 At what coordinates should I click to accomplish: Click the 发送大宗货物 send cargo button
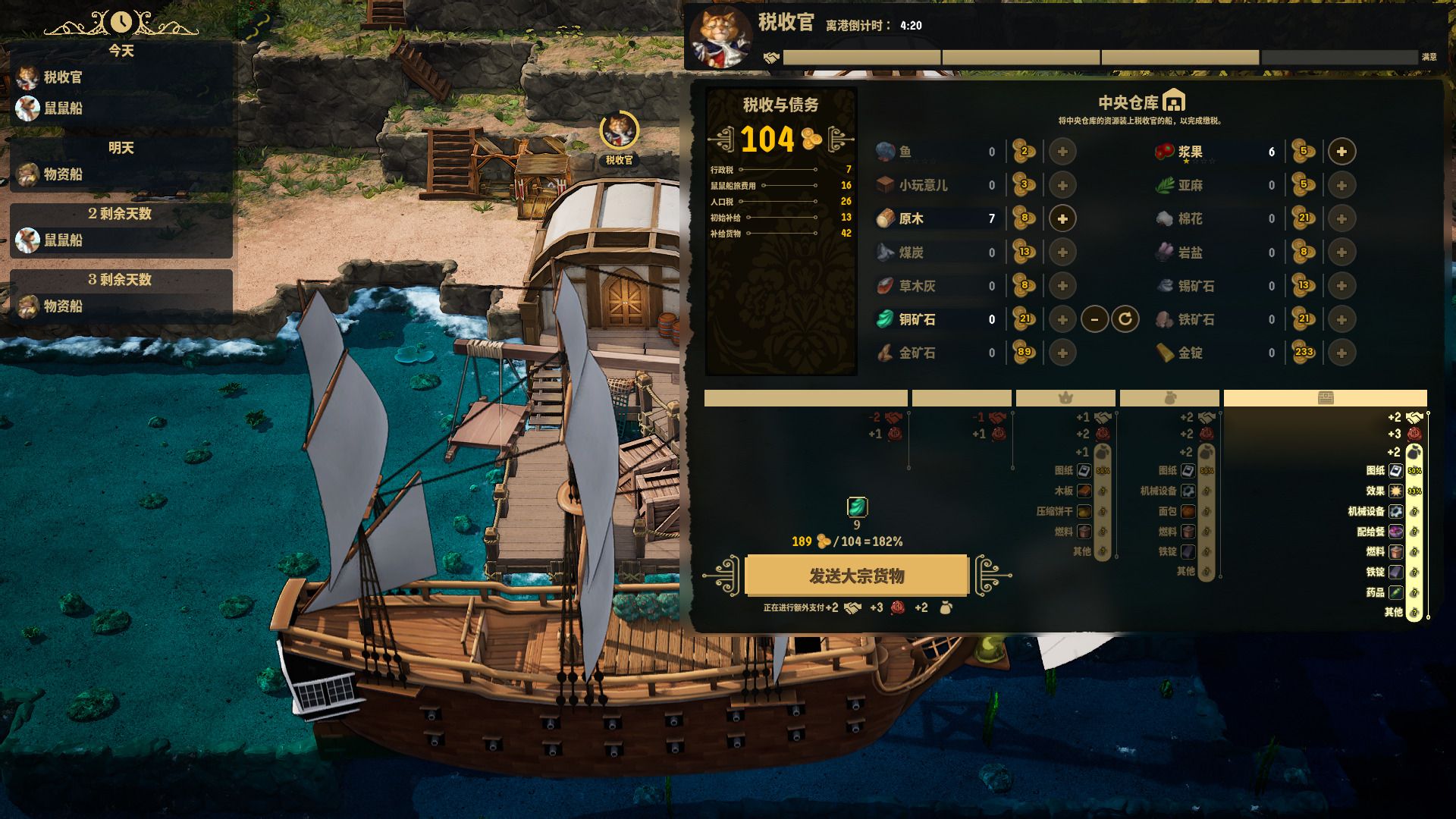point(857,576)
